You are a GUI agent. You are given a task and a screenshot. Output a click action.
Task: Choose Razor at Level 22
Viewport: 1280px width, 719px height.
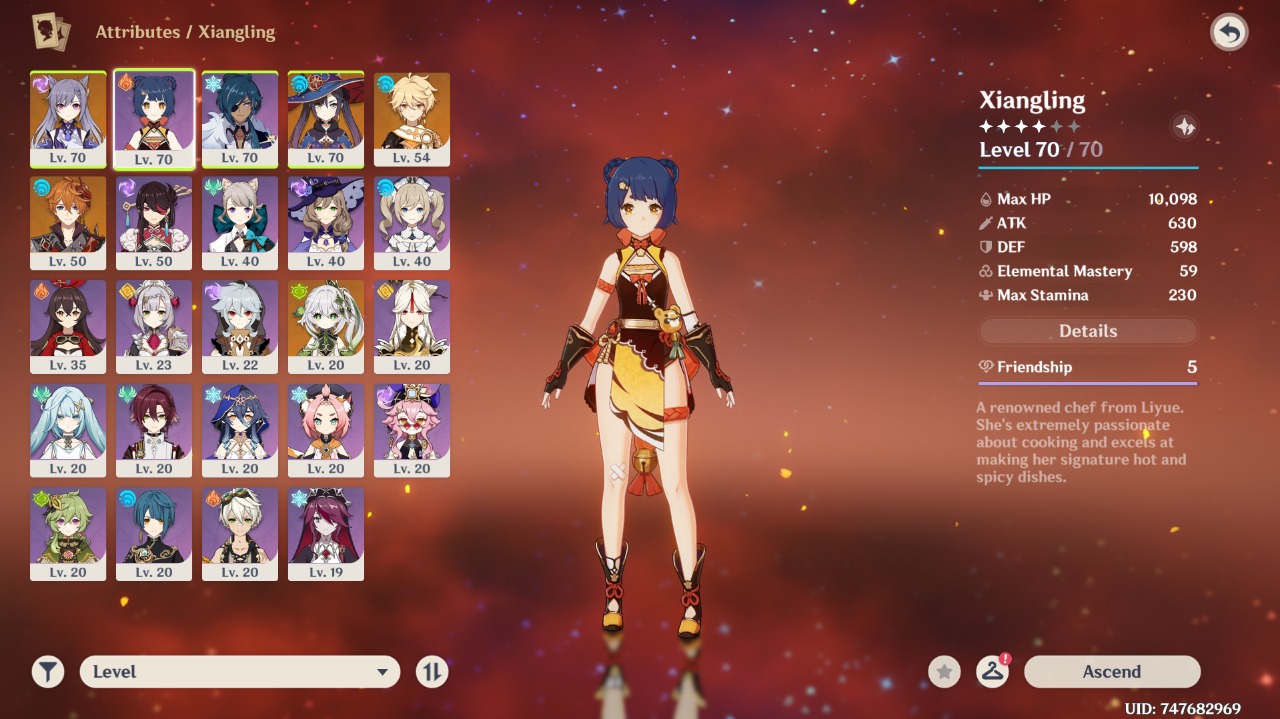[x=240, y=326]
